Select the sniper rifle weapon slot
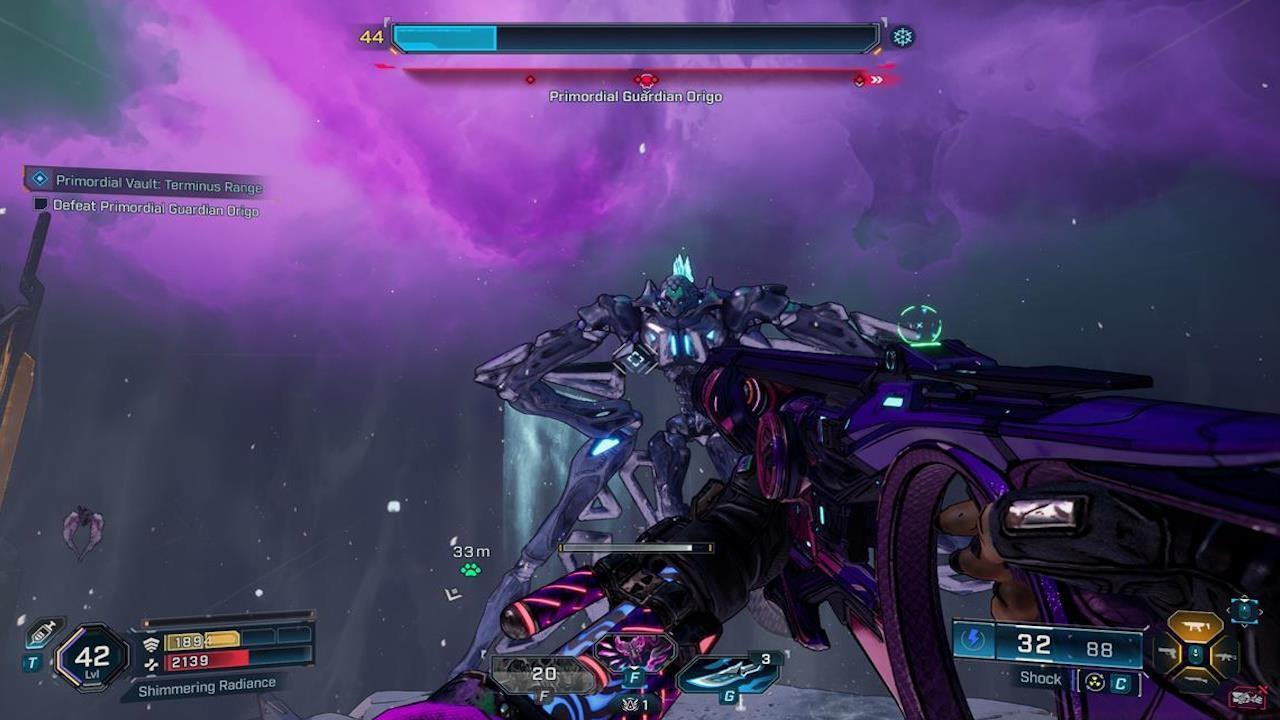The image size is (1280, 720). click(1196, 679)
